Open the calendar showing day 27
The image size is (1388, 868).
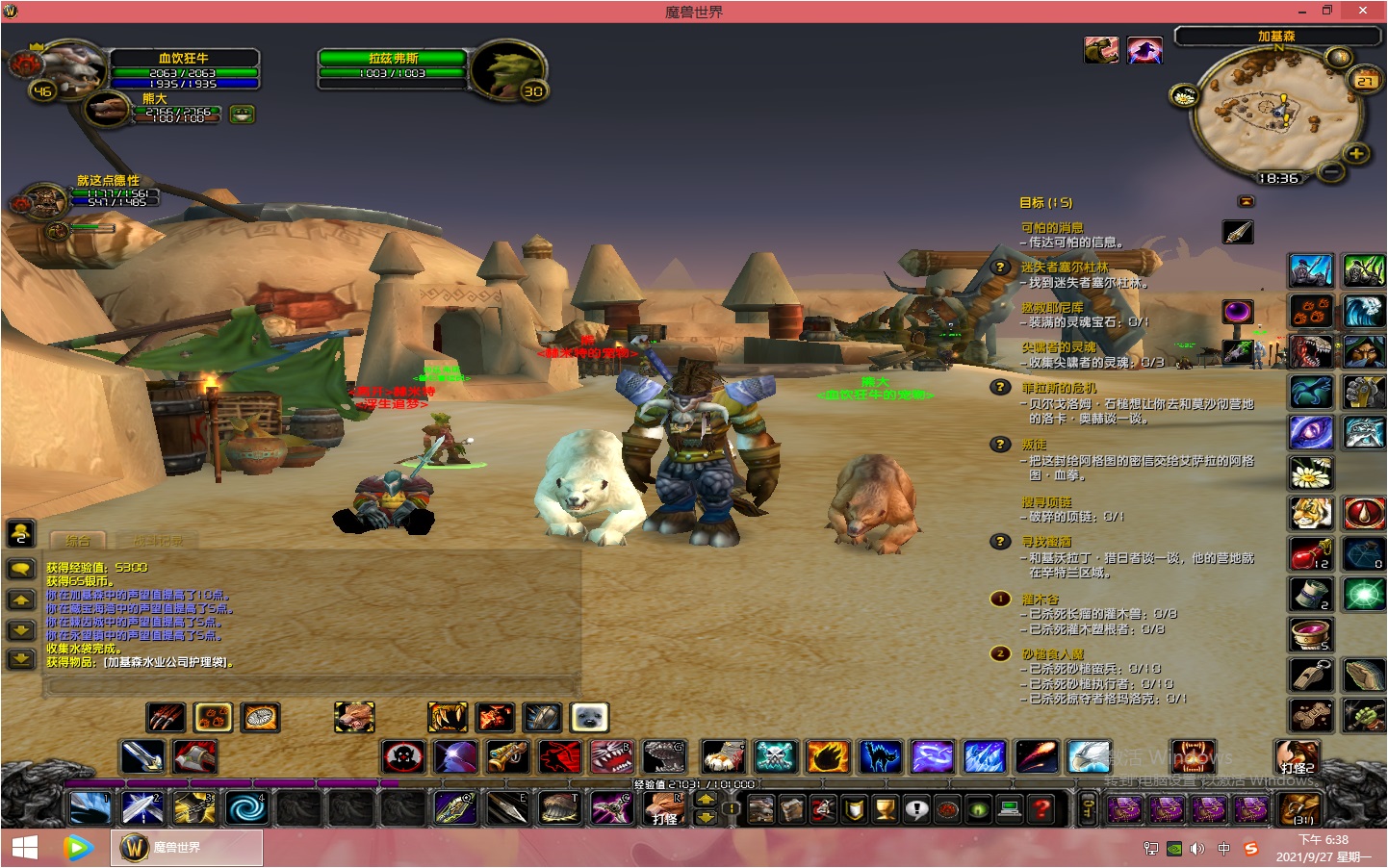pyautogui.click(x=1365, y=80)
